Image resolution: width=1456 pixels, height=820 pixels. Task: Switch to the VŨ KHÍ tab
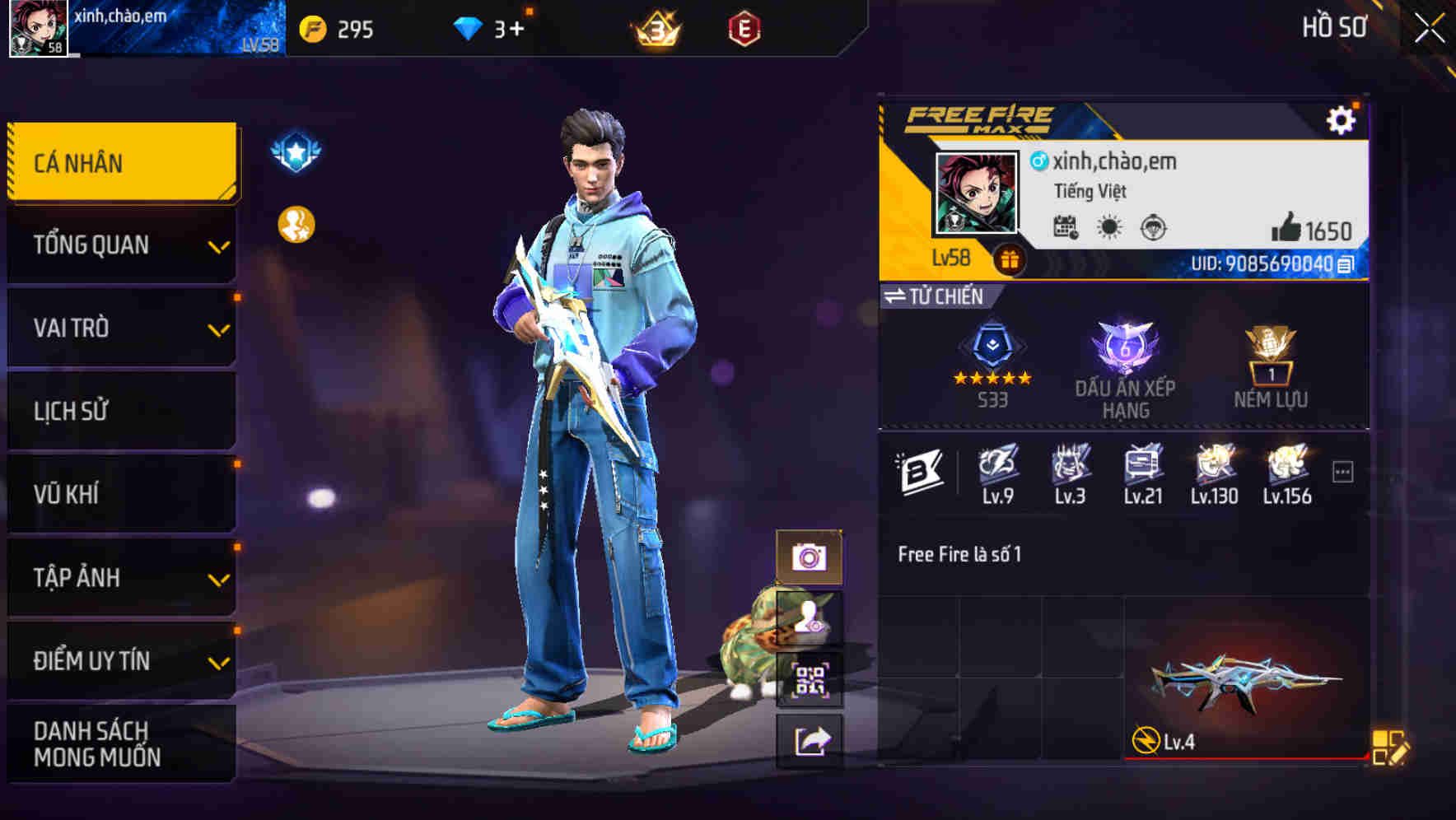120,494
